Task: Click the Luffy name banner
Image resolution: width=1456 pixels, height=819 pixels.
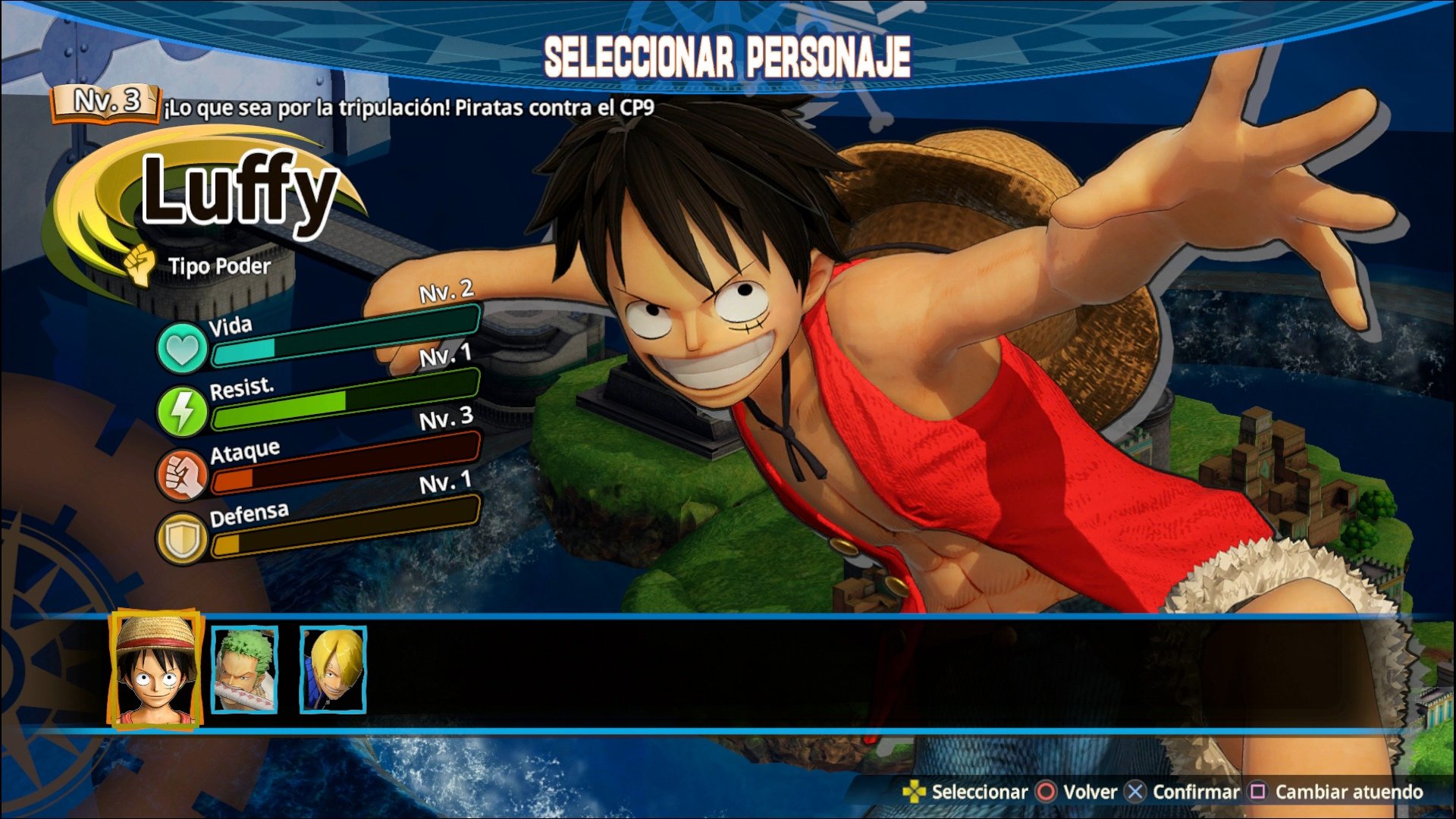Action: tap(241, 193)
